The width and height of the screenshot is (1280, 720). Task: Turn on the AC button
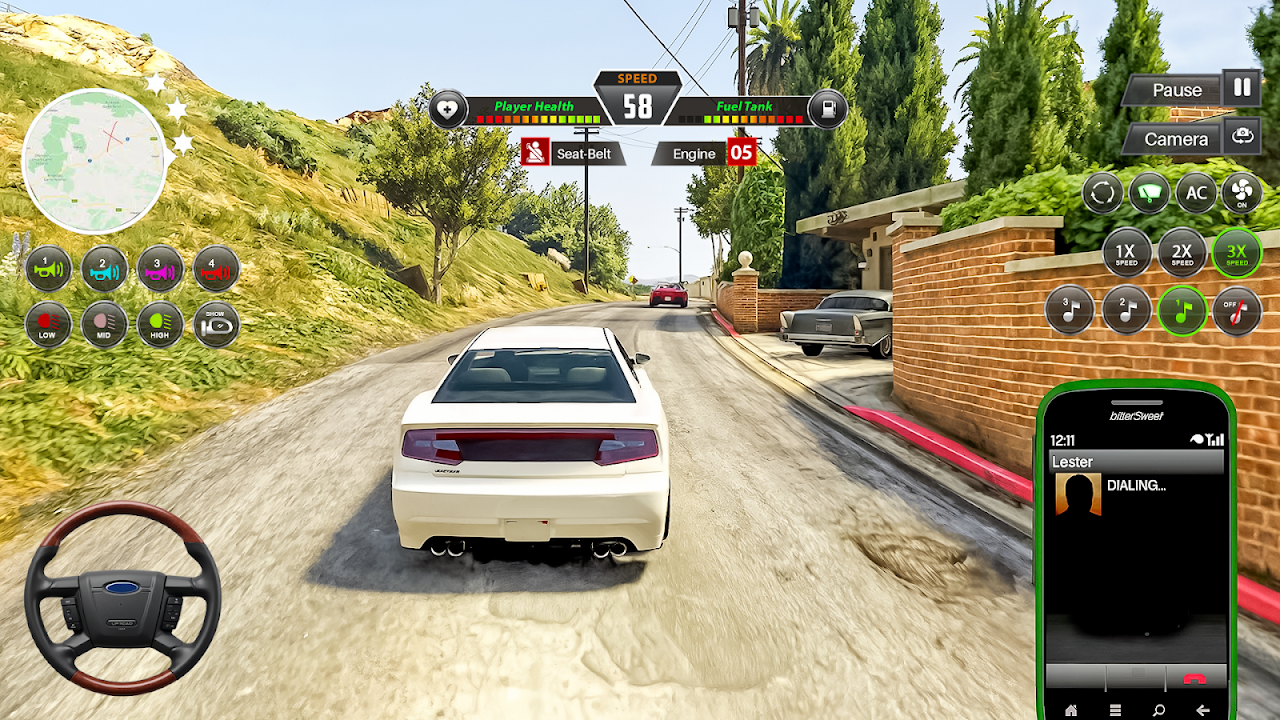click(x=1196, y=193)
